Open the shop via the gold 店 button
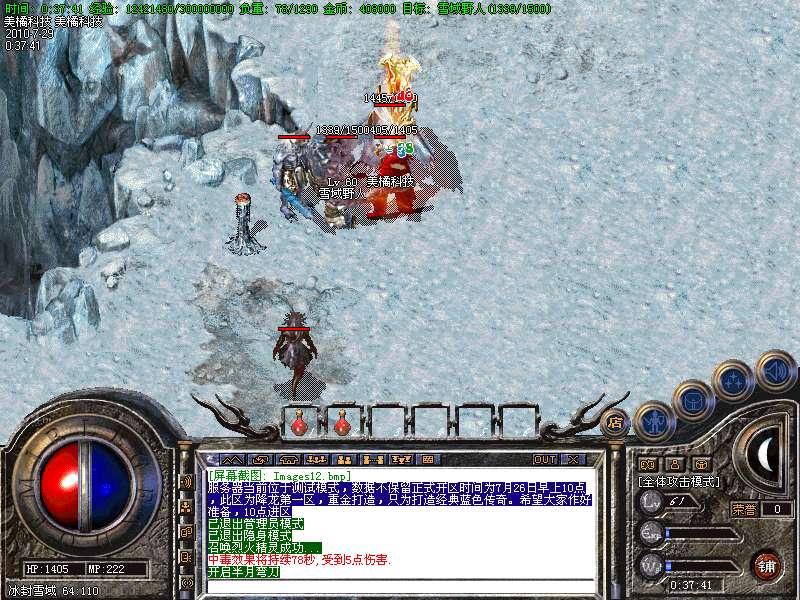 coord(616,422)
